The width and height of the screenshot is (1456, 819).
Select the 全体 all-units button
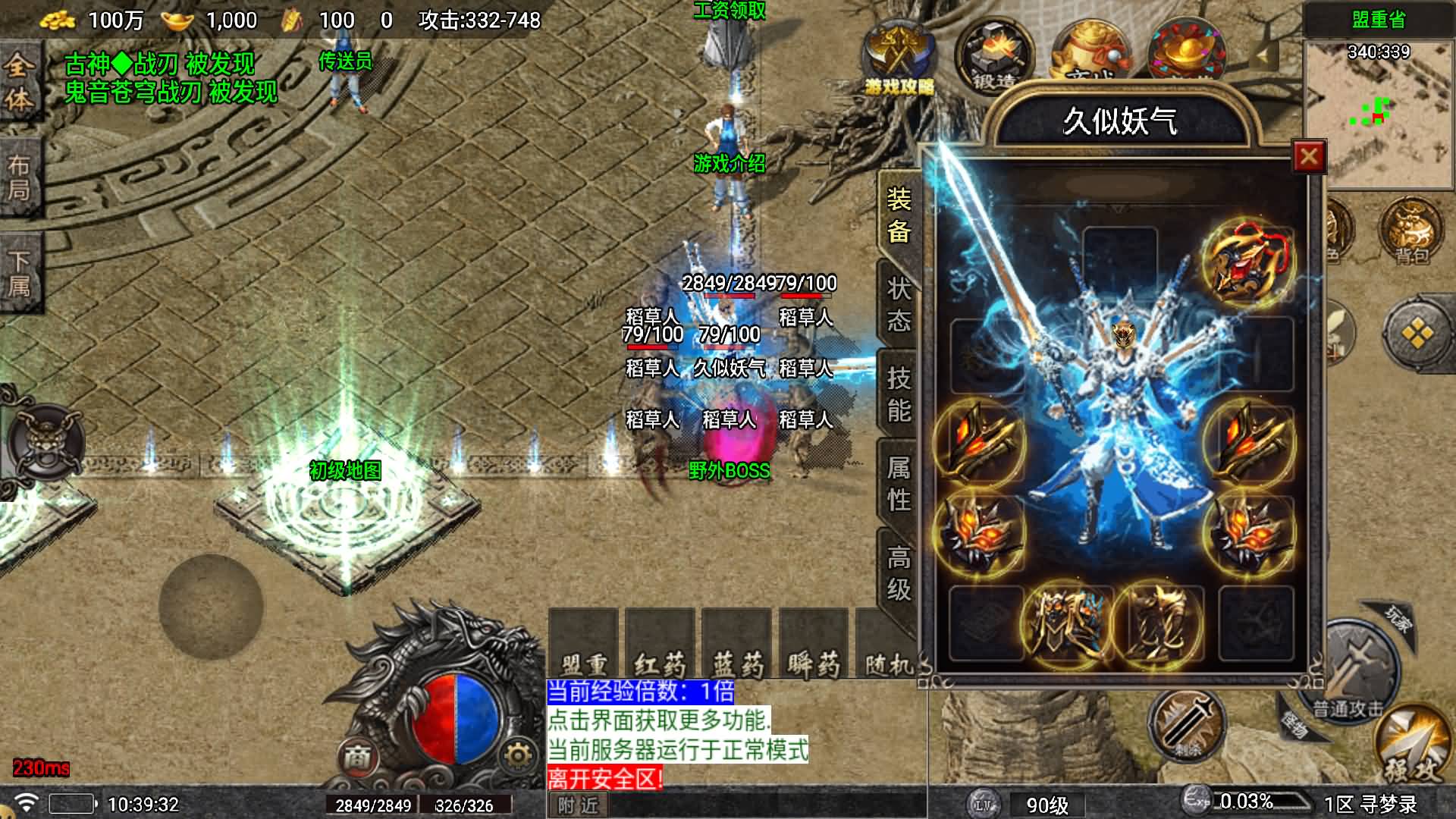(19, 82)
